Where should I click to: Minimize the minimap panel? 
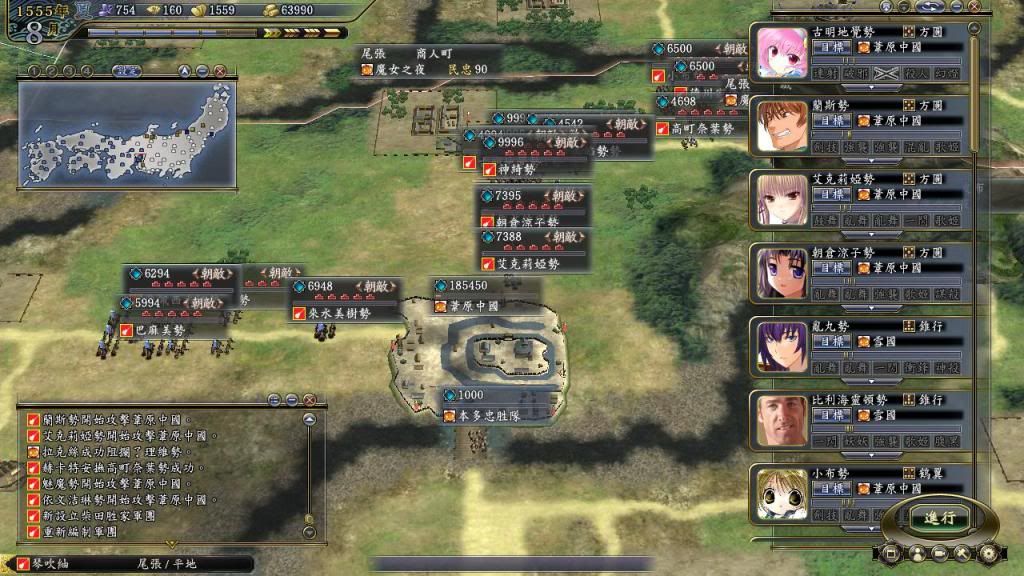(202, 71)
